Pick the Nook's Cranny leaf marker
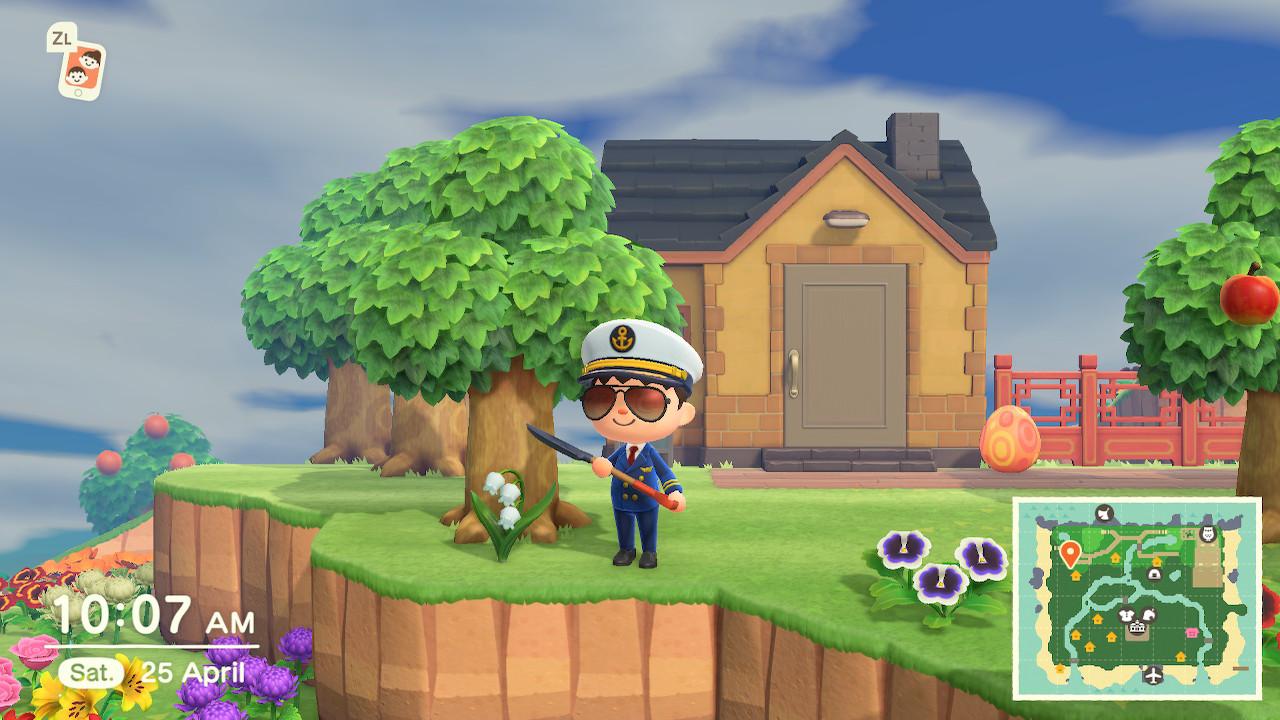The width and height of the screenshot is (1280, 720). coord(1149,614)
